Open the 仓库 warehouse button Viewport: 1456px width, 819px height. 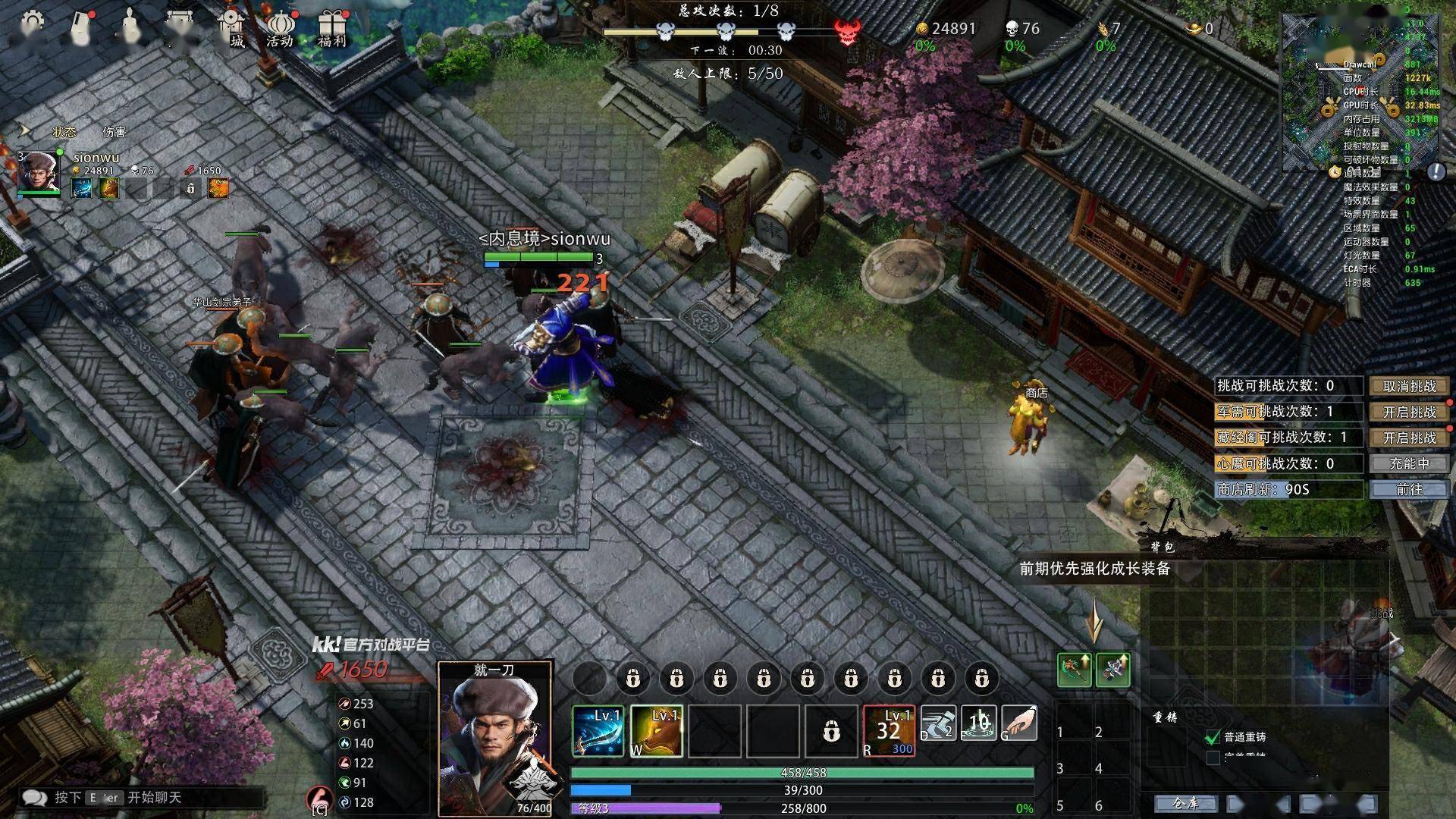click(x=1185, y=803)
